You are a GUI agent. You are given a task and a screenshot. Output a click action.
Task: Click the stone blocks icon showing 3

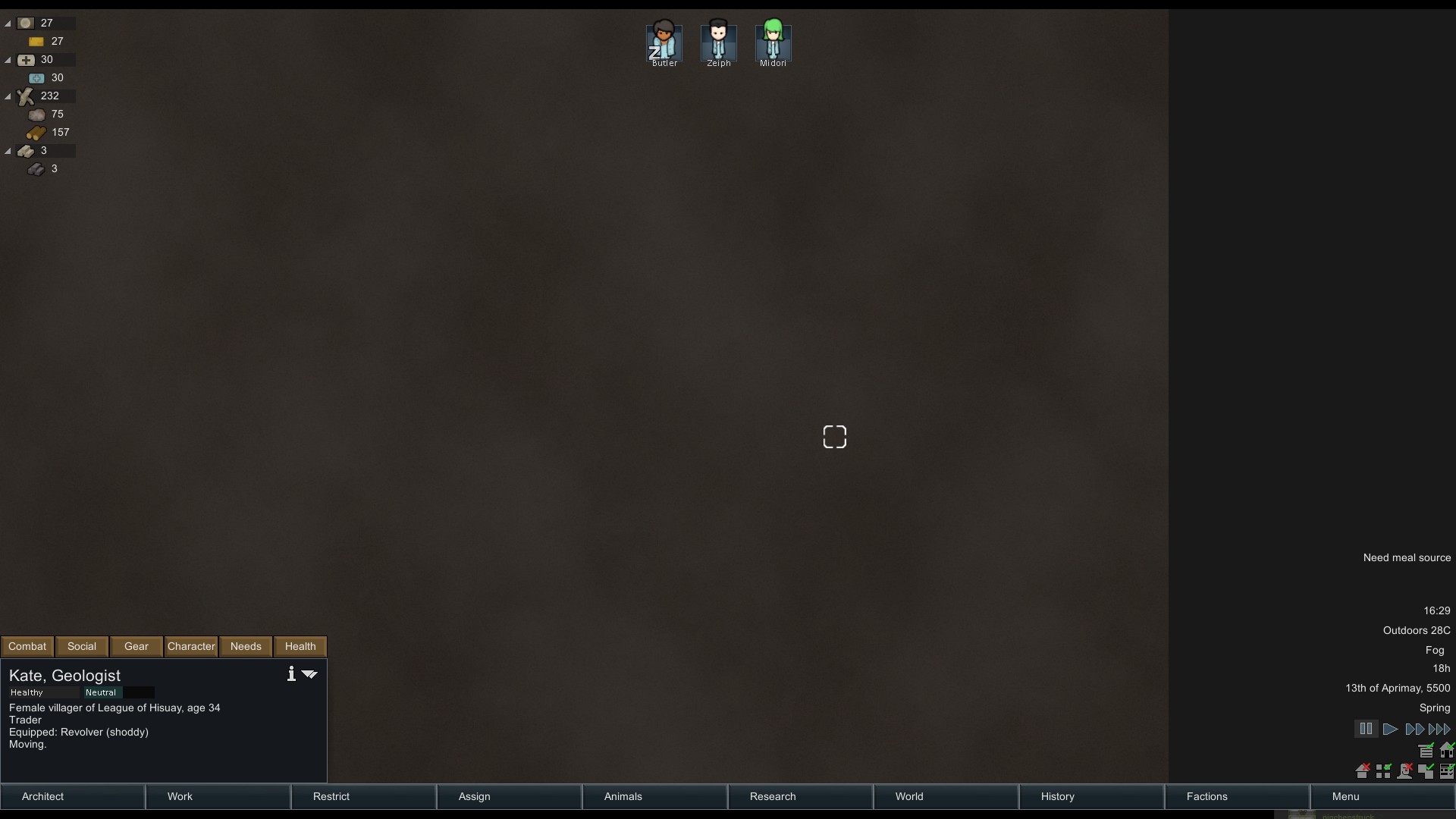click(x=36, y=168)
